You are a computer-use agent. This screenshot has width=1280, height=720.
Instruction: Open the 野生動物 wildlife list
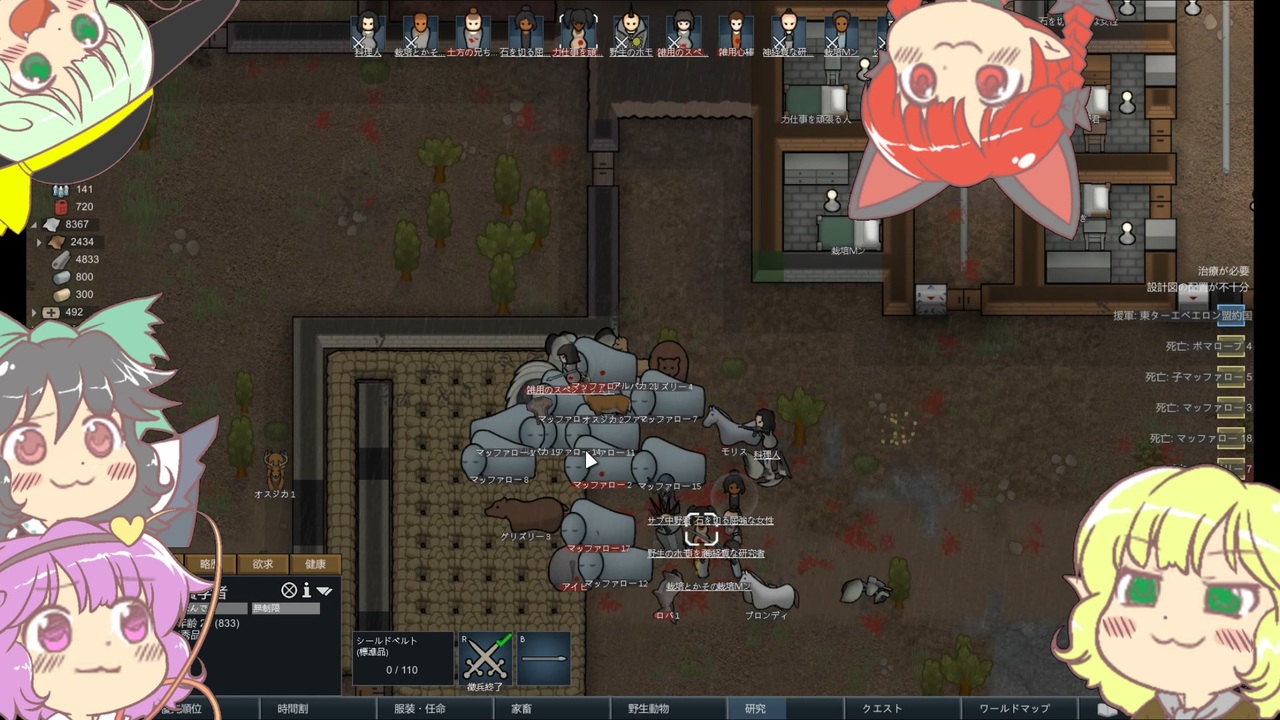(653, 706)
